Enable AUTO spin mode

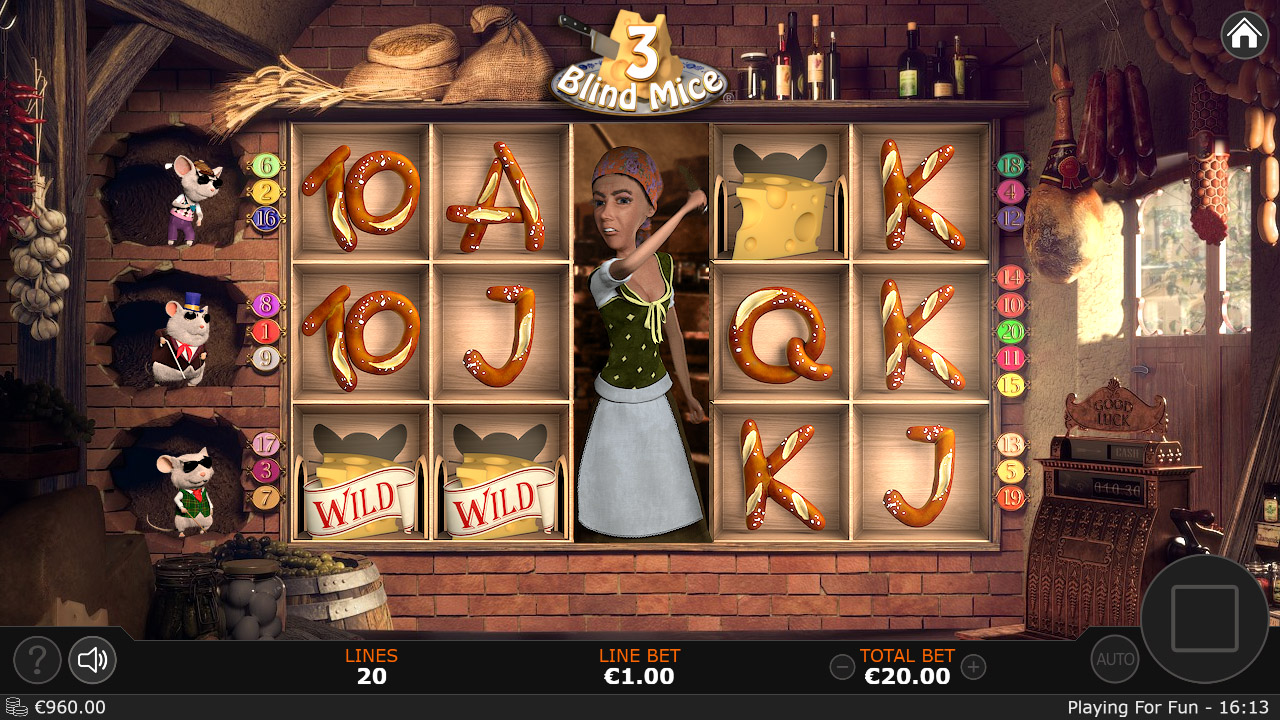pyautogui.click(x=1114, y=659)
